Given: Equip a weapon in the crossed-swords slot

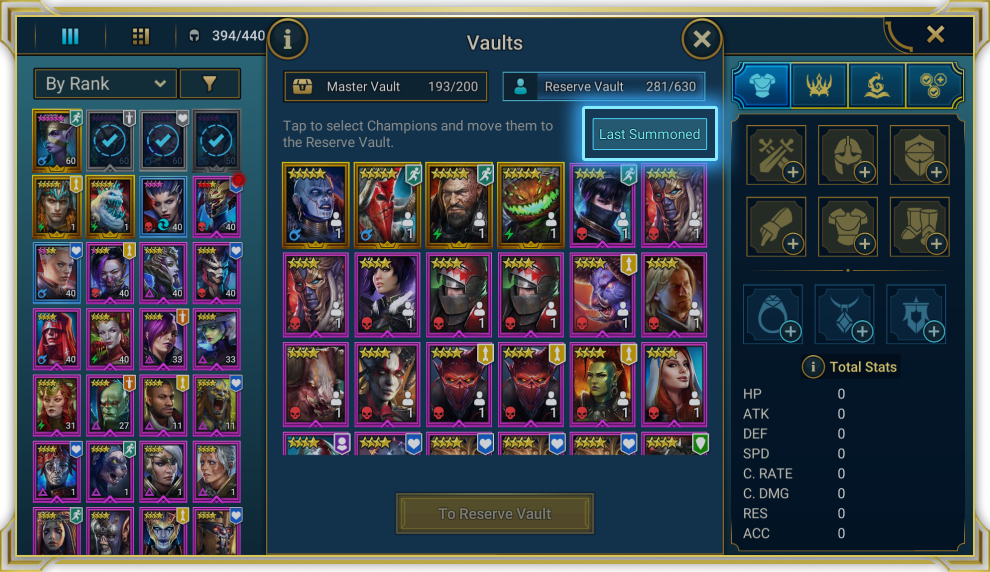Looking at the screenshot, I should [x=776, y=156].
